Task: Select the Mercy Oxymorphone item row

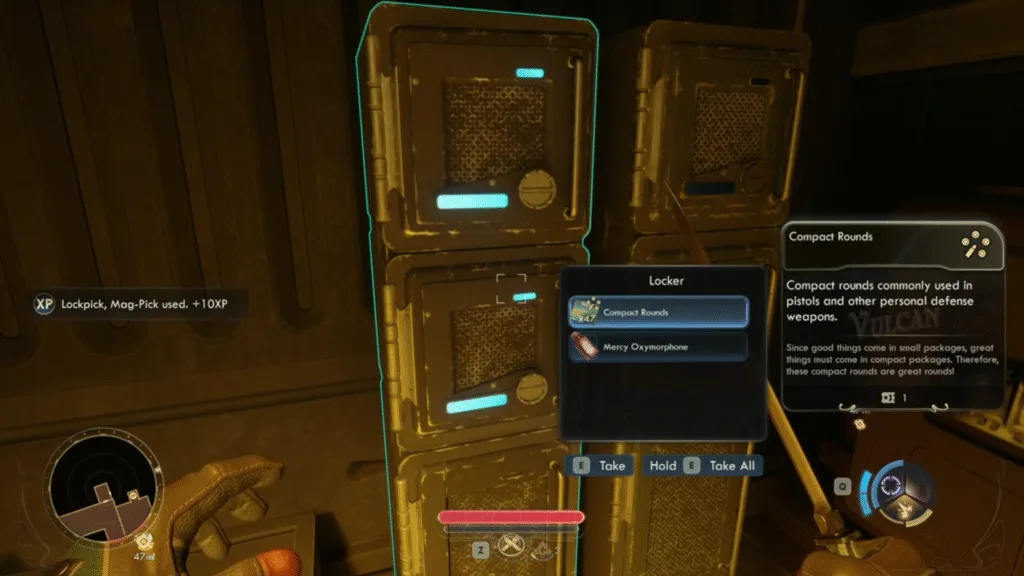Action: (x=658, y=346)
